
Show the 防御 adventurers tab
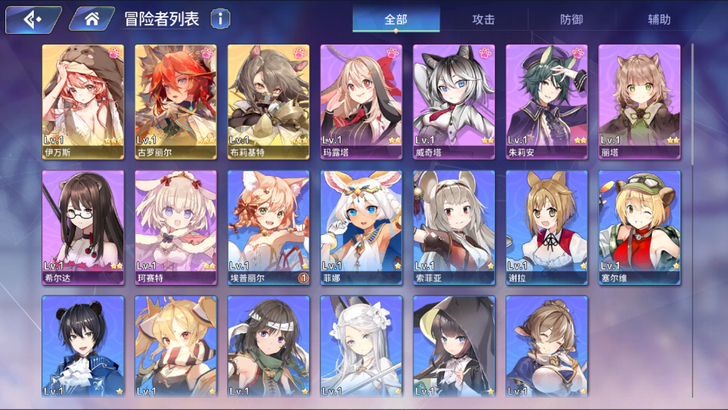pos(572,19)
